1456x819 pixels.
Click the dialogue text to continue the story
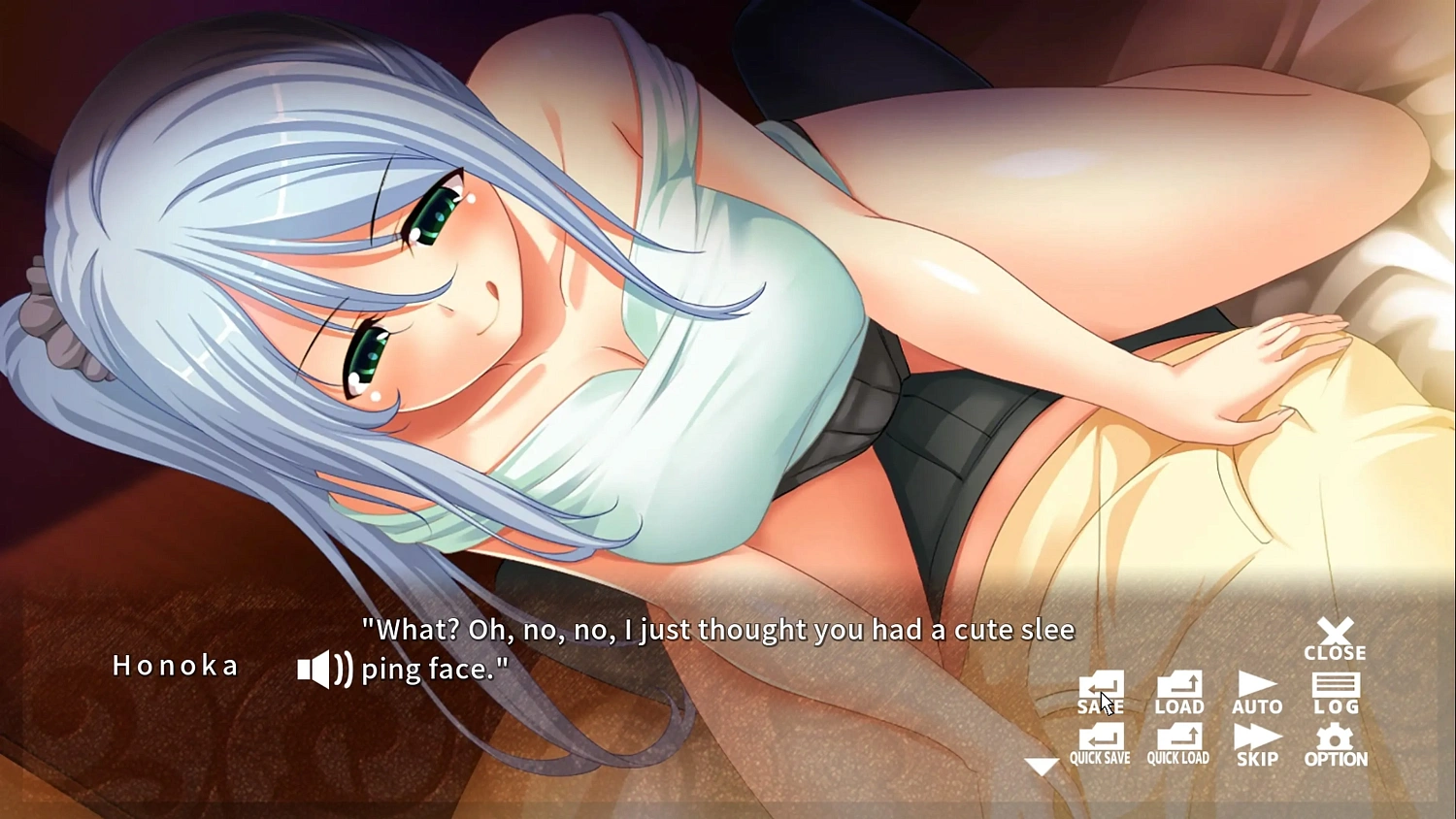point(718,648)
